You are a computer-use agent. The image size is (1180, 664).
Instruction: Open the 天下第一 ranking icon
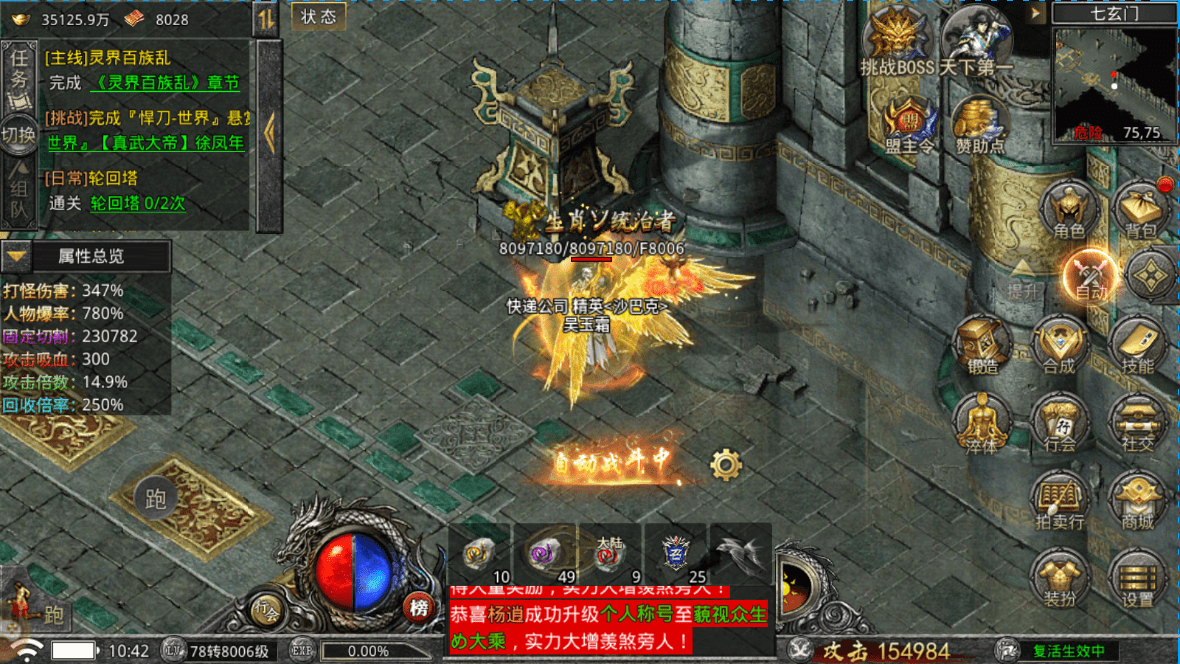[x=977, y=40]
